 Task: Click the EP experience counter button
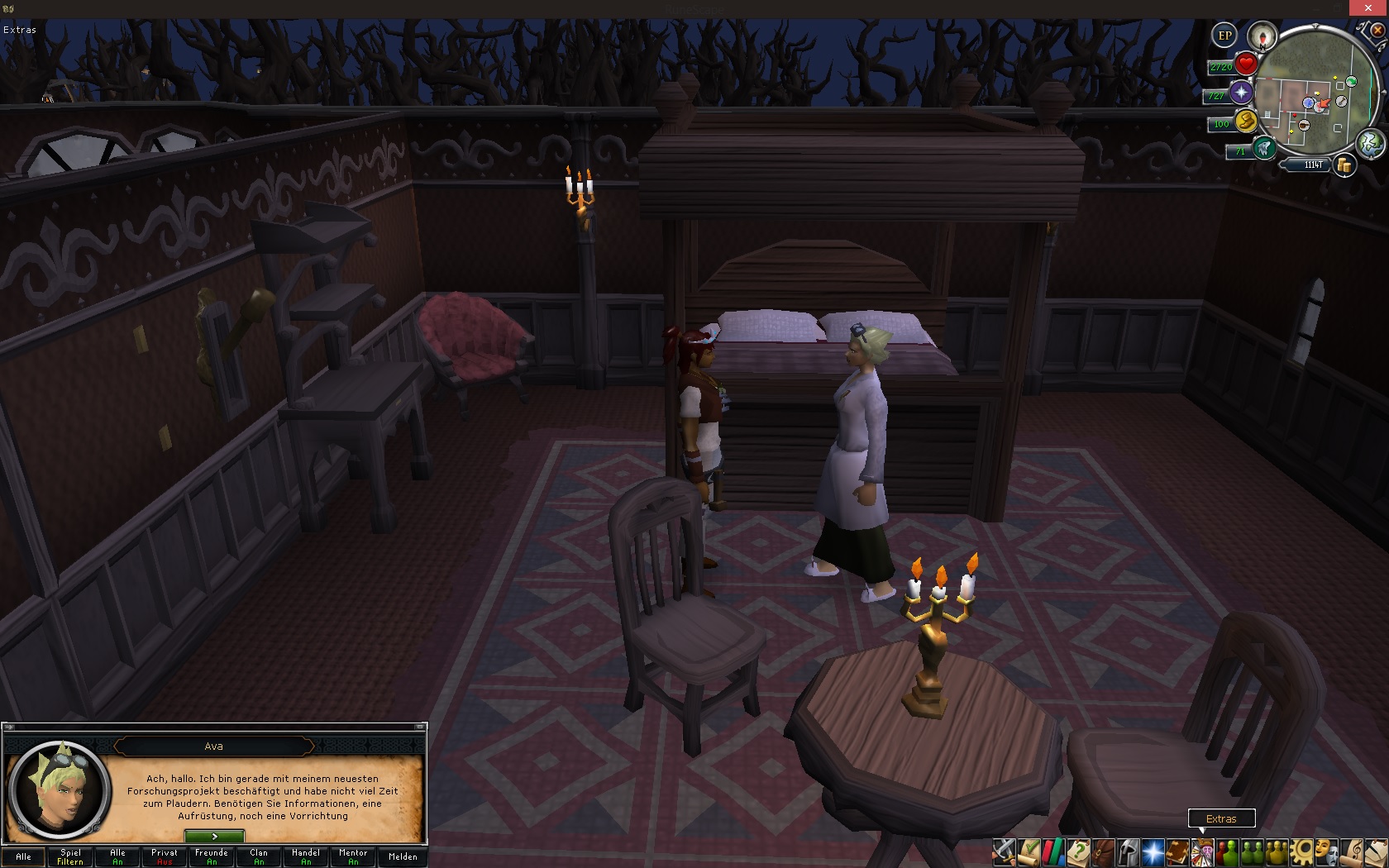click(x=1224, y=36)
